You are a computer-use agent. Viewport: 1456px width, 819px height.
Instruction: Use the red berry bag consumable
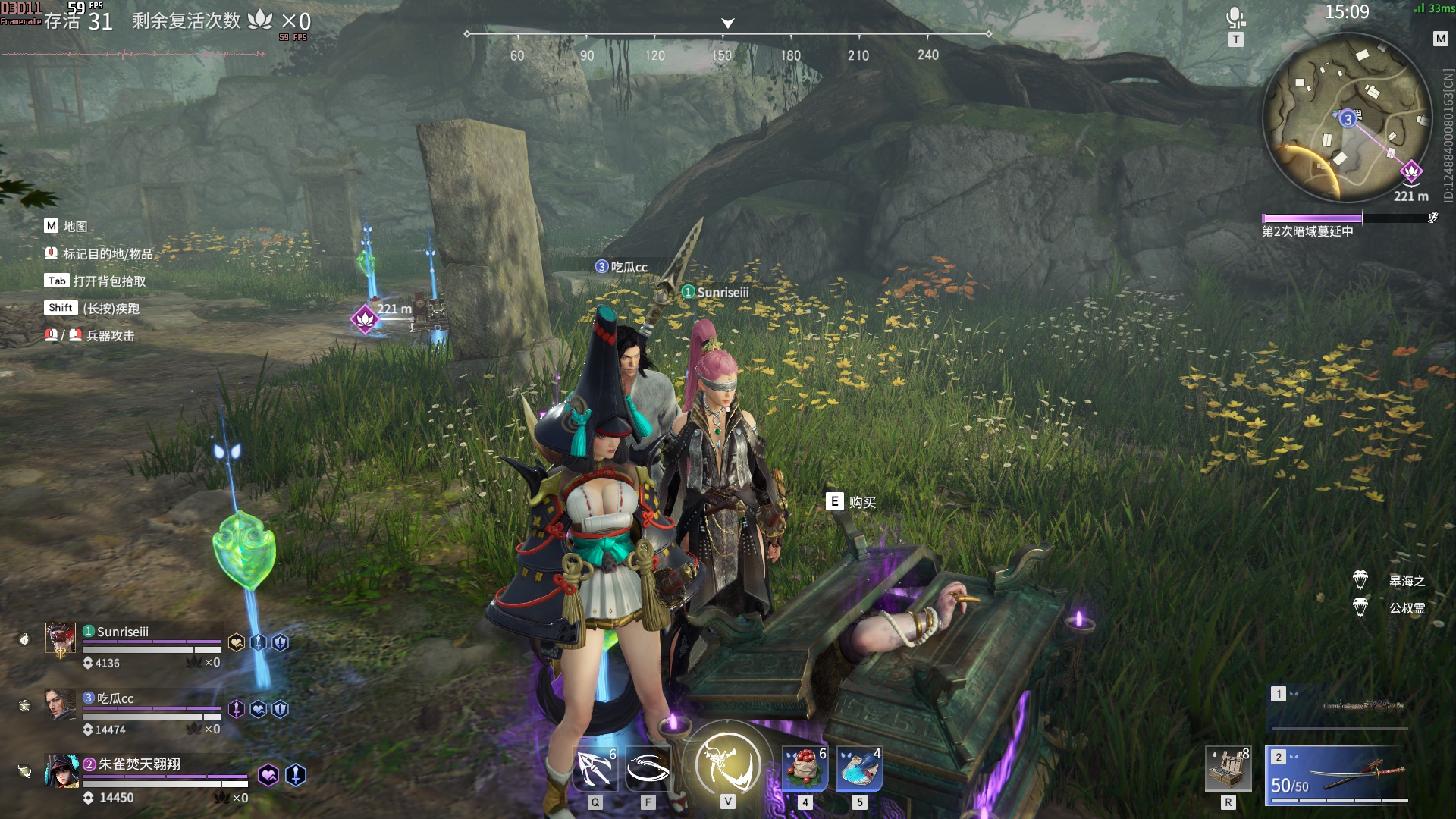(805, 769)
